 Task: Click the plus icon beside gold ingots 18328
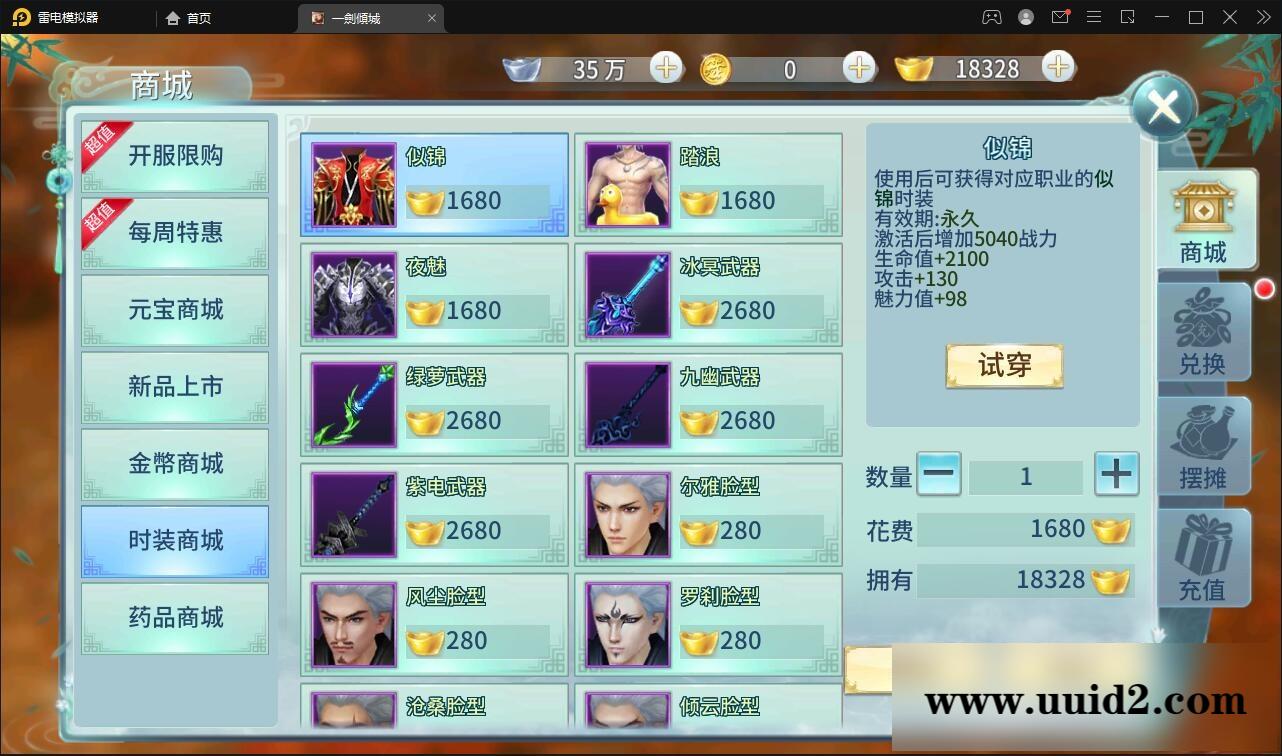pos(1056,68)
